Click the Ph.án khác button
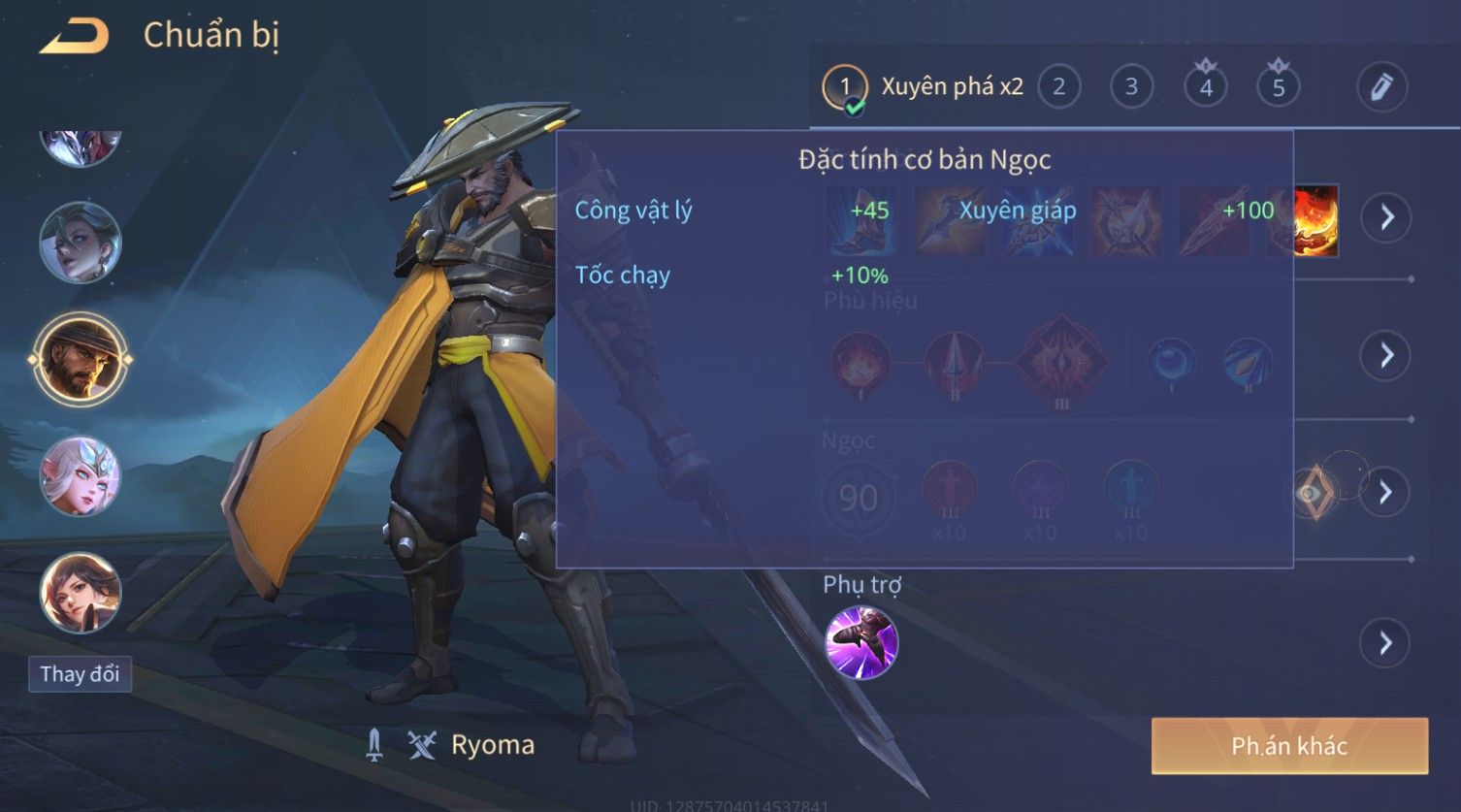The image size is (1461, 812). (1289, 746)
